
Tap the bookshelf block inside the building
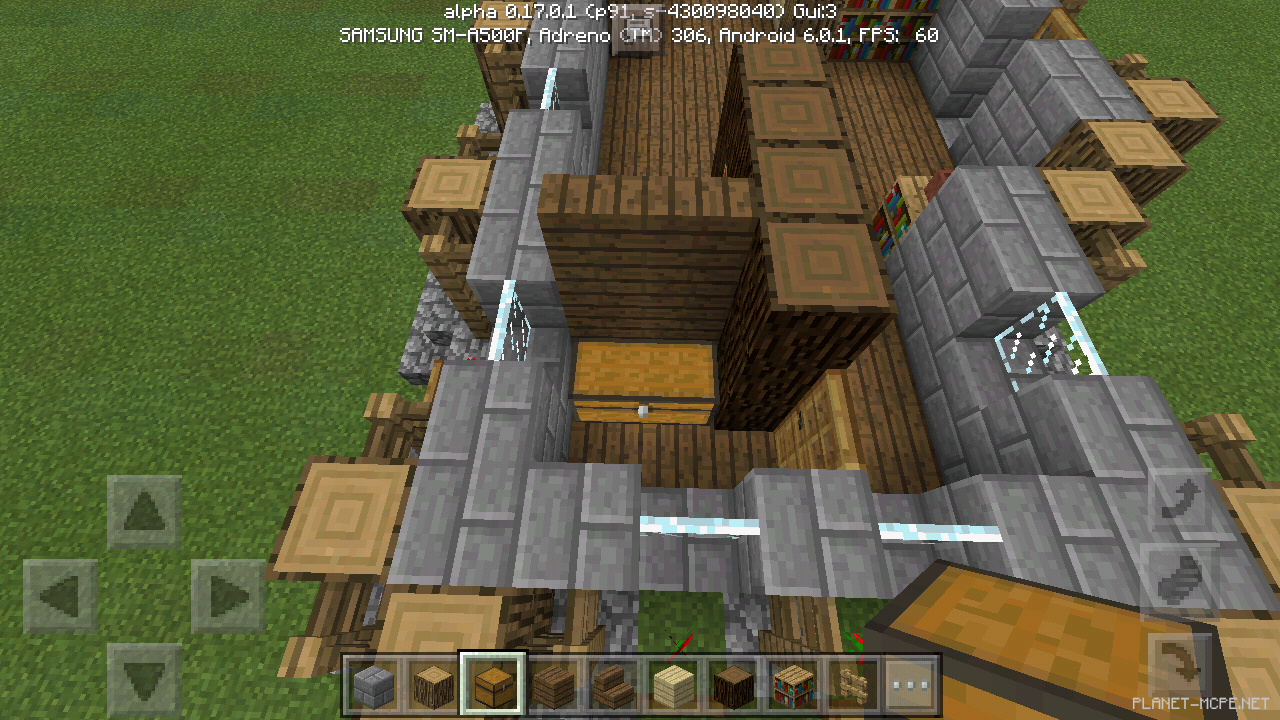(x=894, y=210)
